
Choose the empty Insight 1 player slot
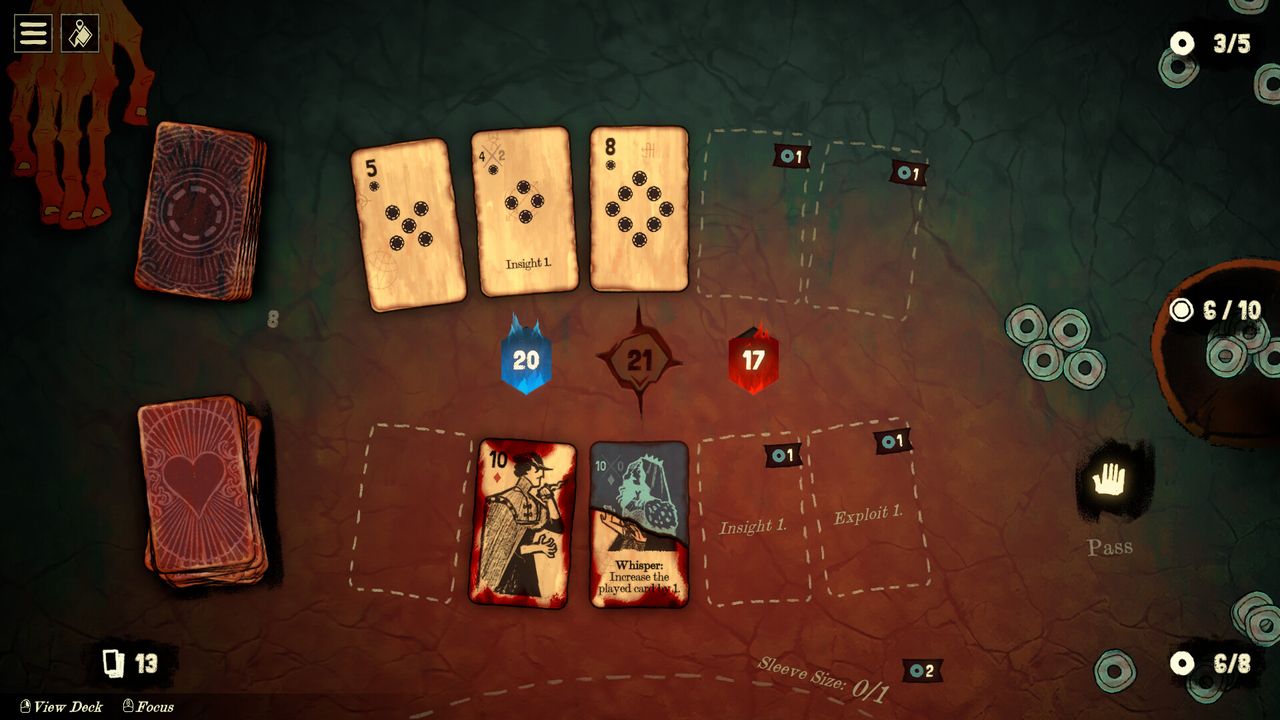754,522
